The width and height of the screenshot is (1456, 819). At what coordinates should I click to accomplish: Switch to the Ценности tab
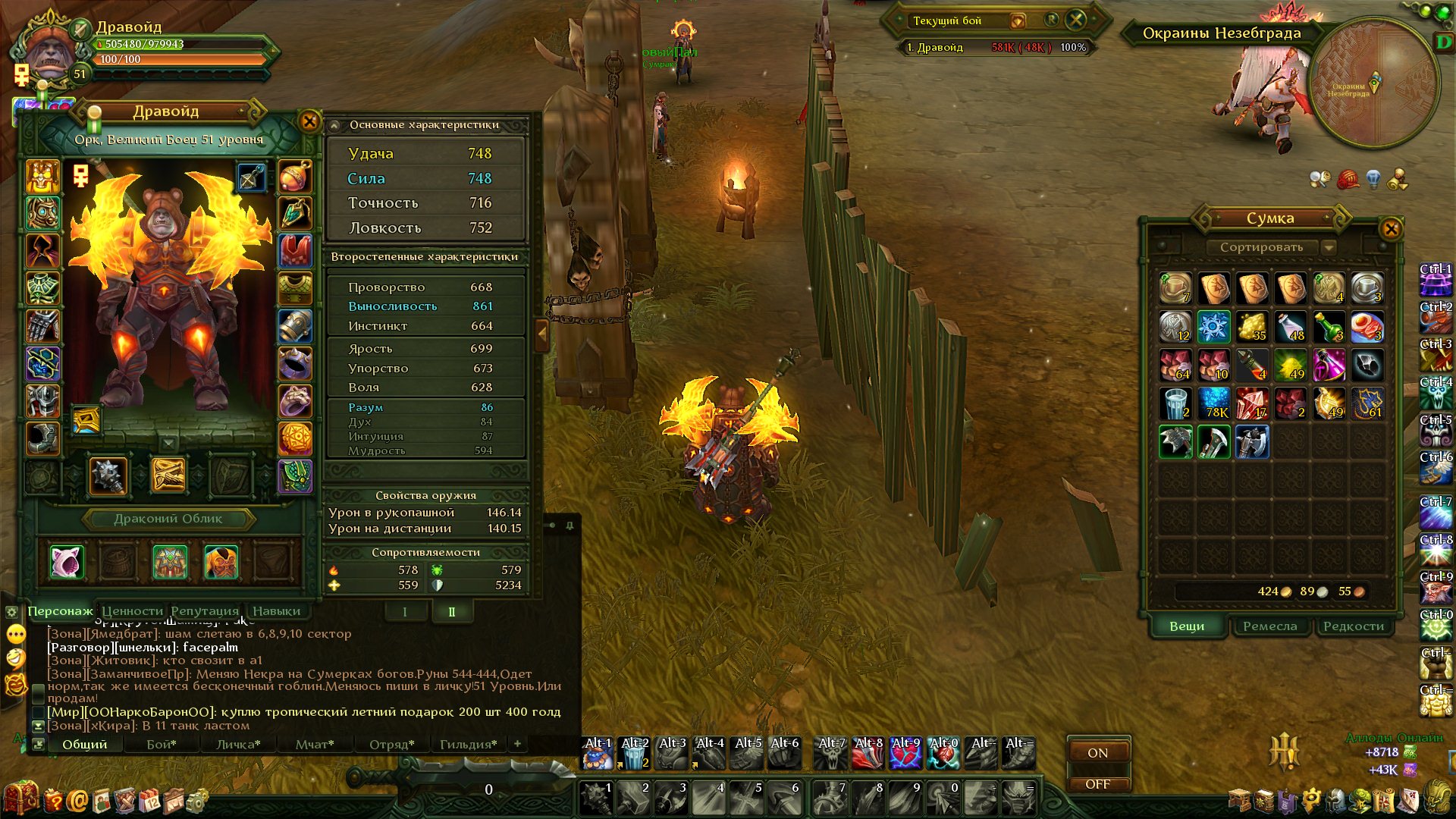coord(133,610)
